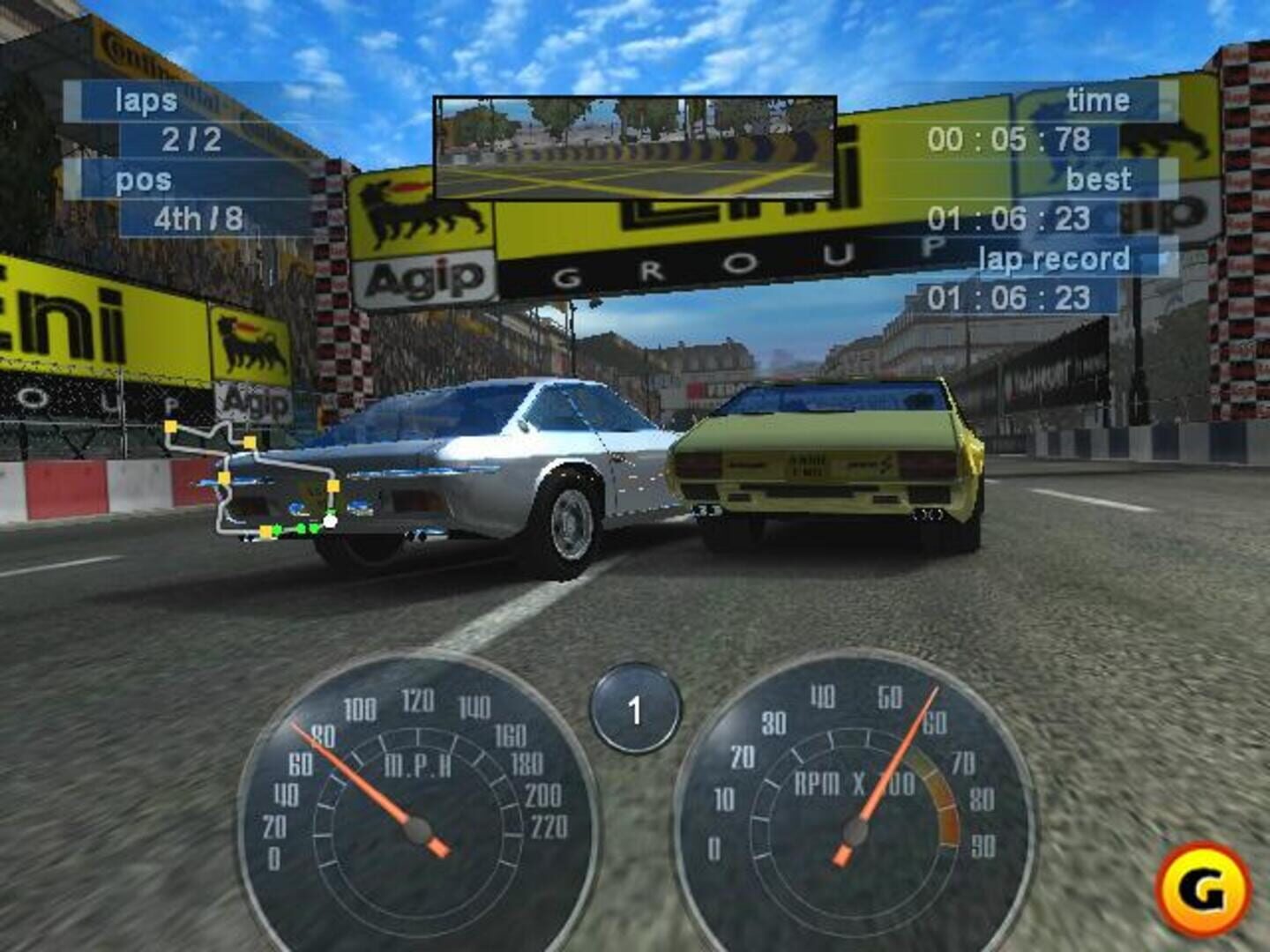Click the green opponent dot on mini-map
The height and width of the screenshot is (952, 1270).
301,528
